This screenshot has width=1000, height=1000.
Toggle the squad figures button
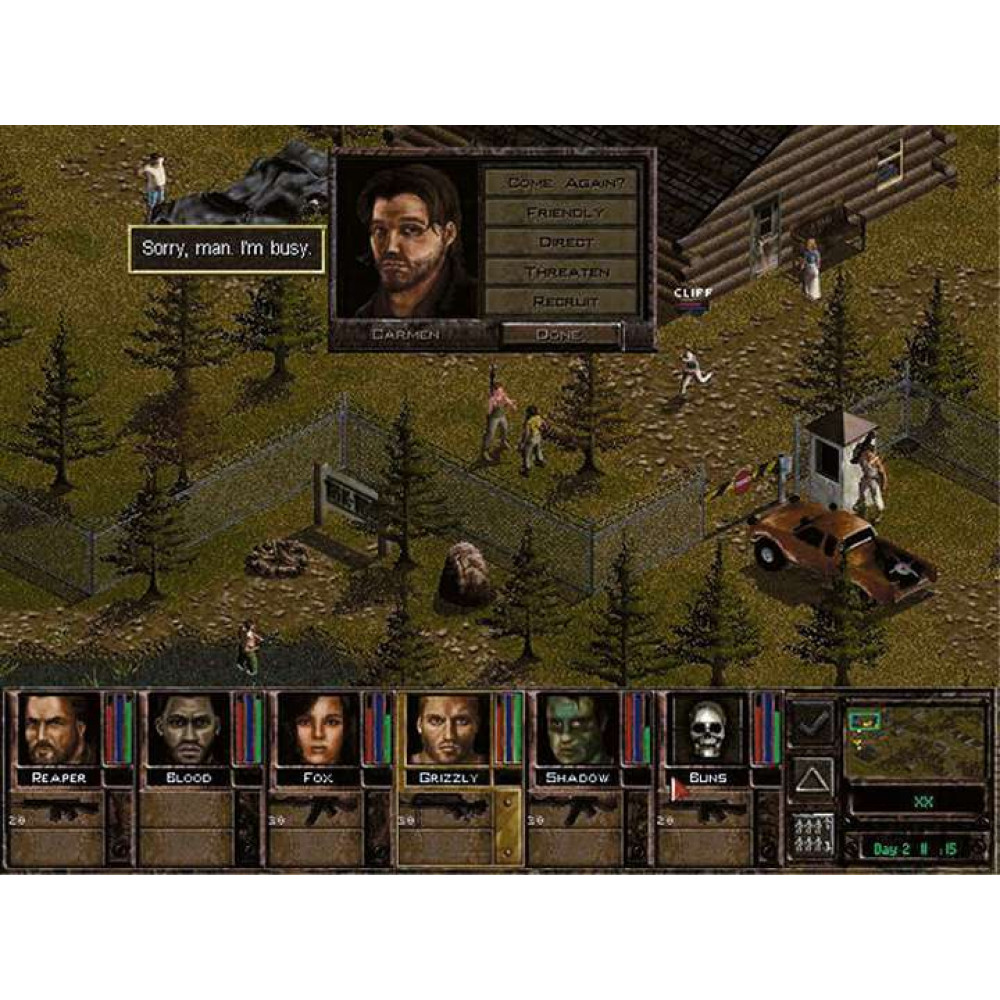tap(811, 836)
